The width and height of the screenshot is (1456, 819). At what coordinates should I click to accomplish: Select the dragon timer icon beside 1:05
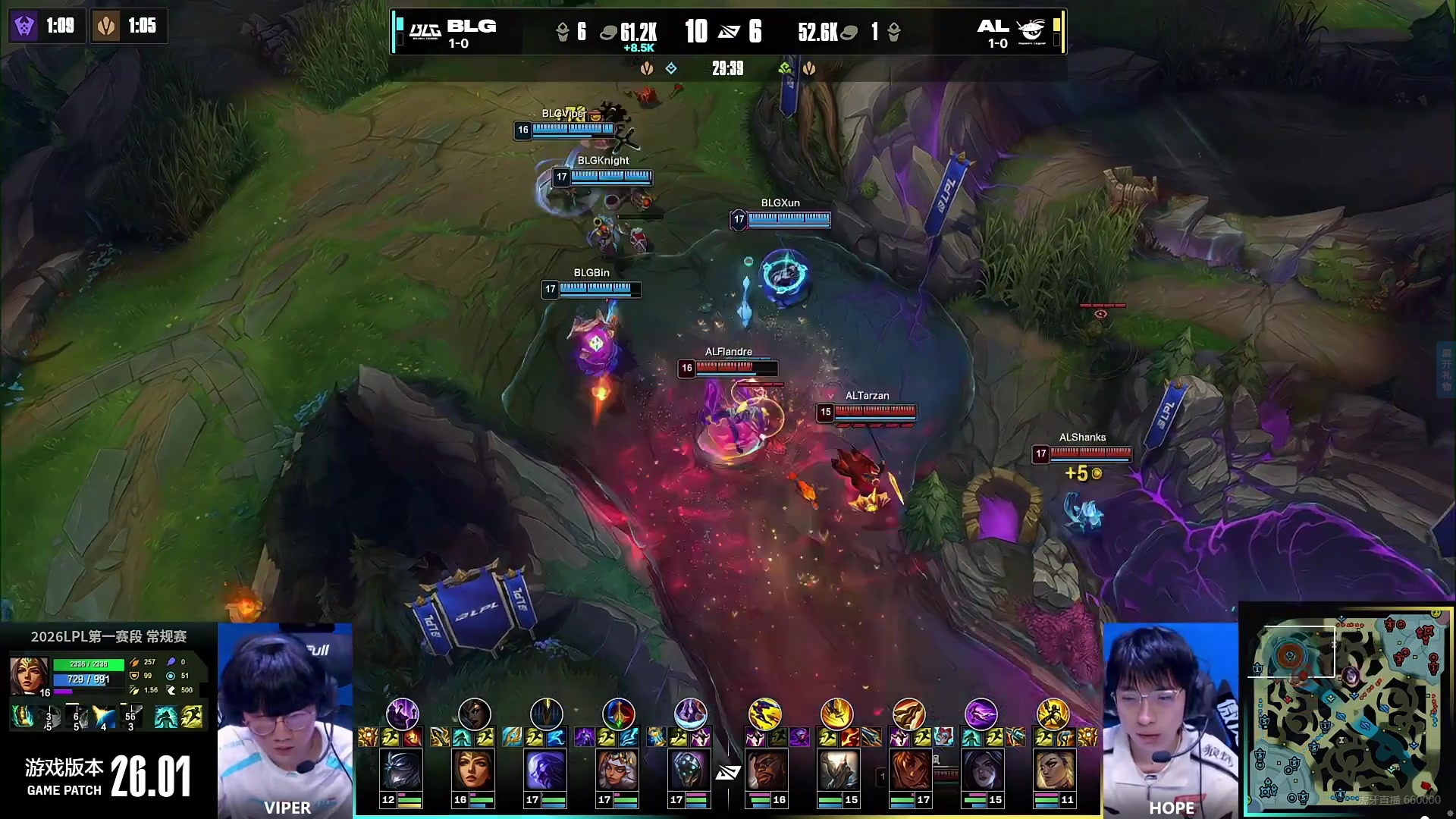(106, 26)
